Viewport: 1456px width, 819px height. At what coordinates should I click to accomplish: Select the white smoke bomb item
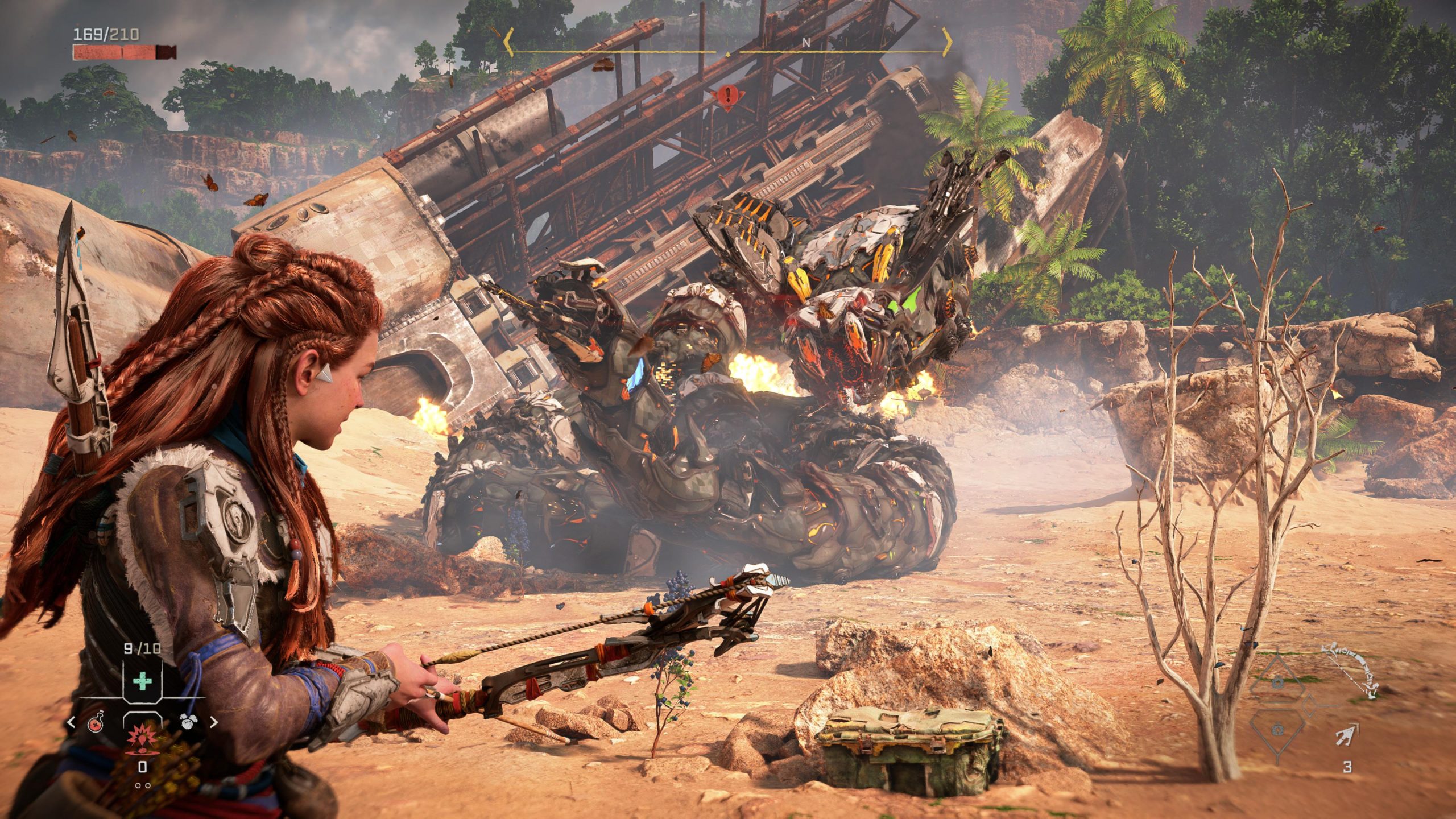coord(188,722)
